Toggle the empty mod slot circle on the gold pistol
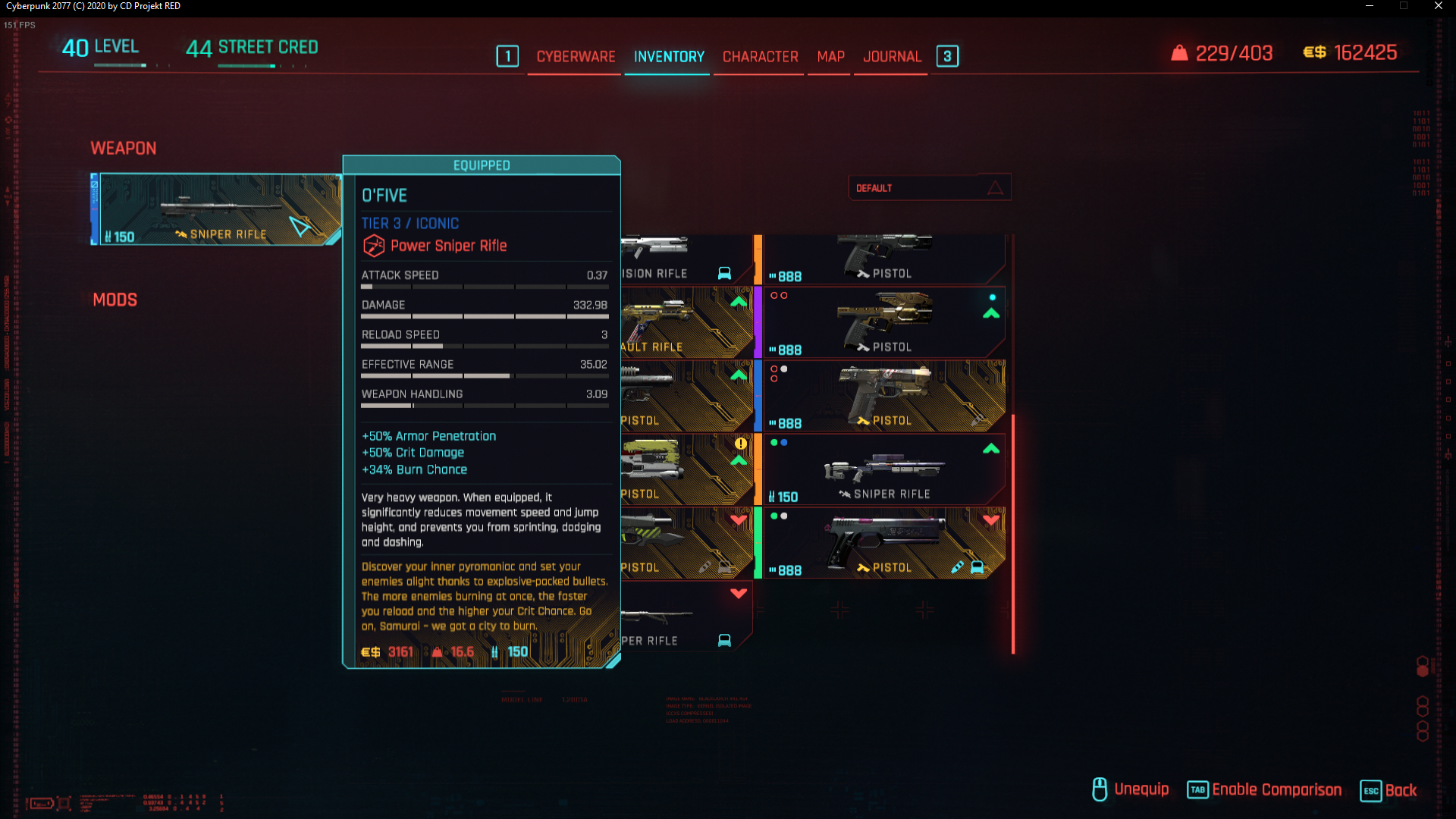Viewport: 1456px width, 819px height. tap(773, 296)
